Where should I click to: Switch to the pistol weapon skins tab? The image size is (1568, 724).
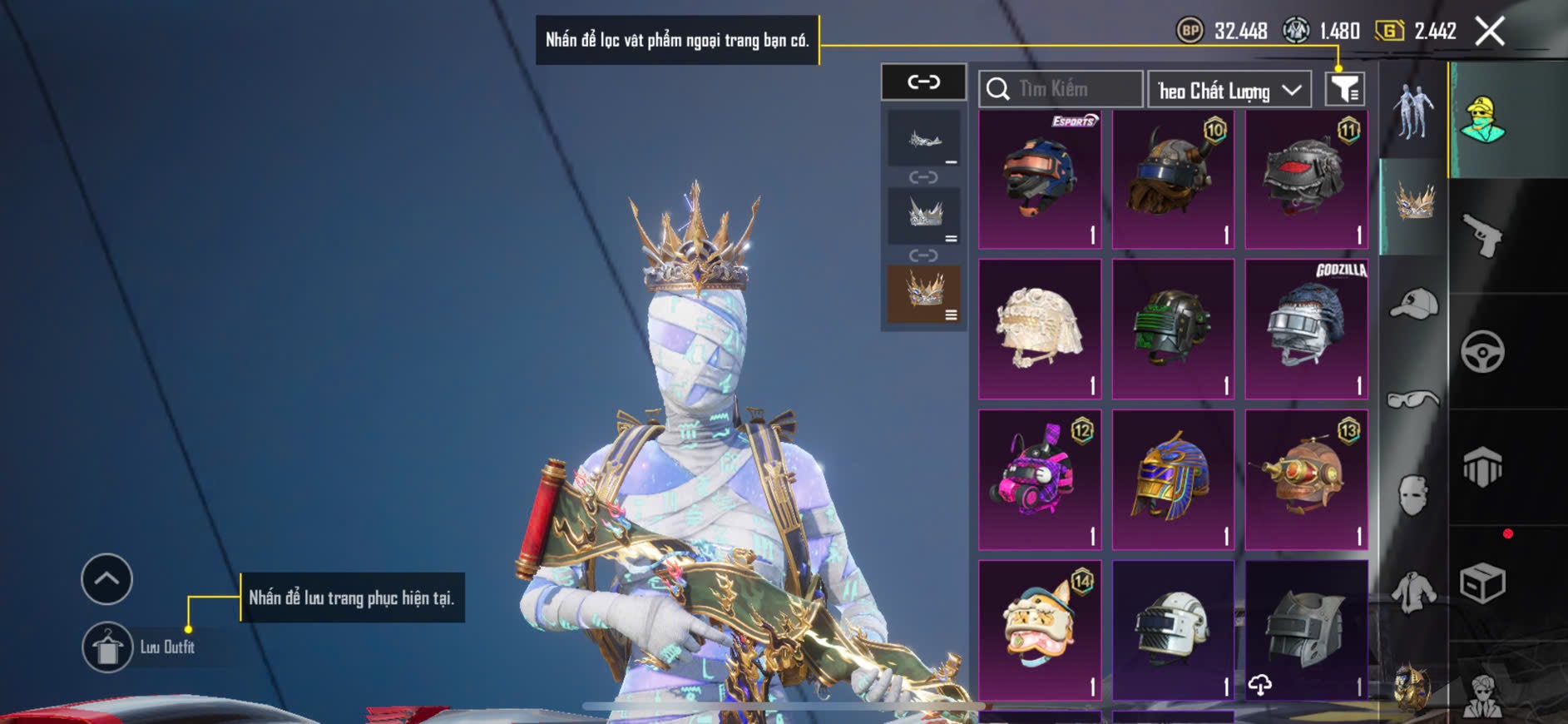point(1482,236)
